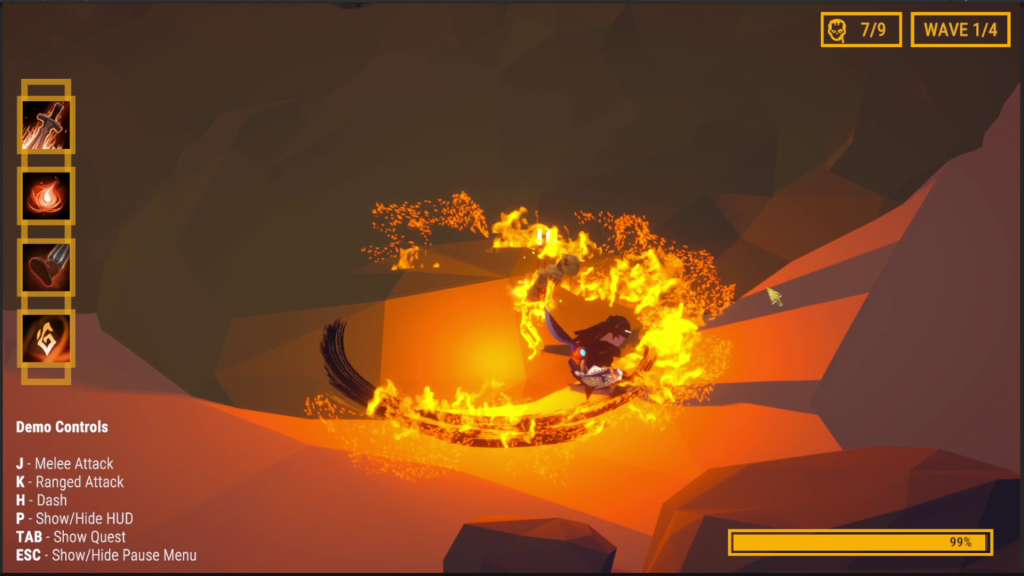Select the fireball ranged attack icon
Viewport: 1024px width, 576px height.
tap(46, 196)
